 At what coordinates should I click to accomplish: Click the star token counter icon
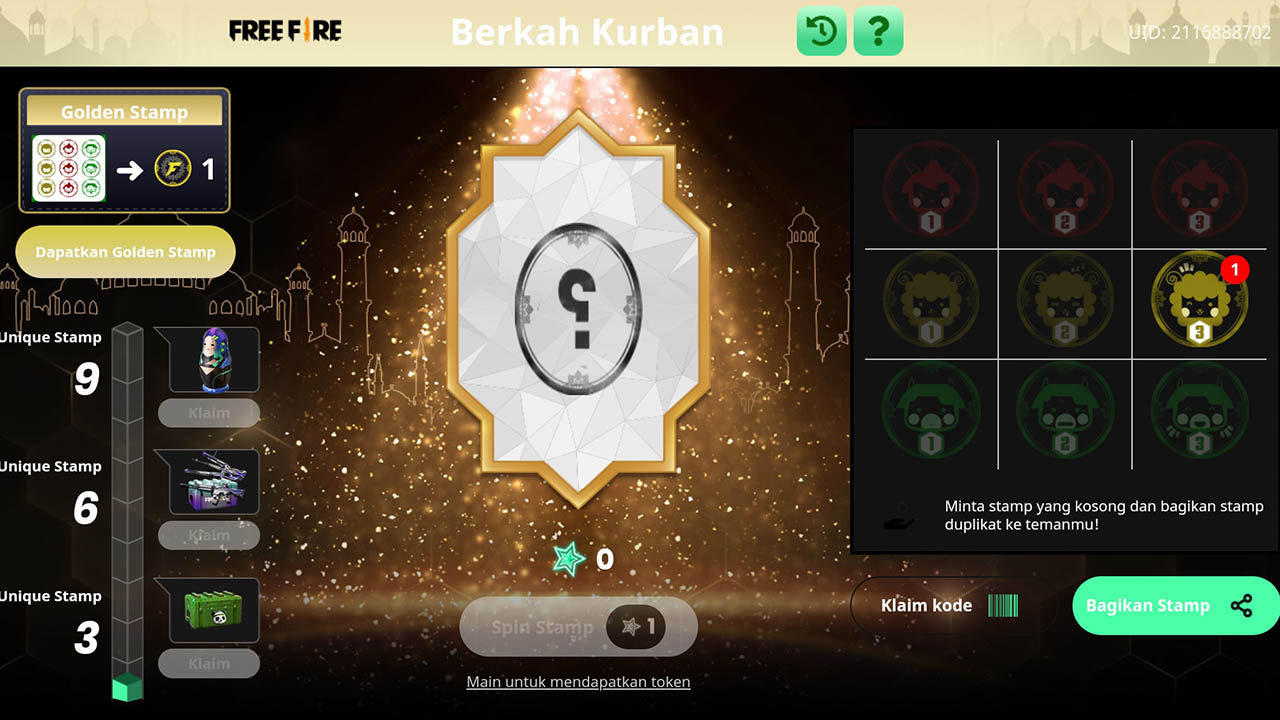(568, 560)
